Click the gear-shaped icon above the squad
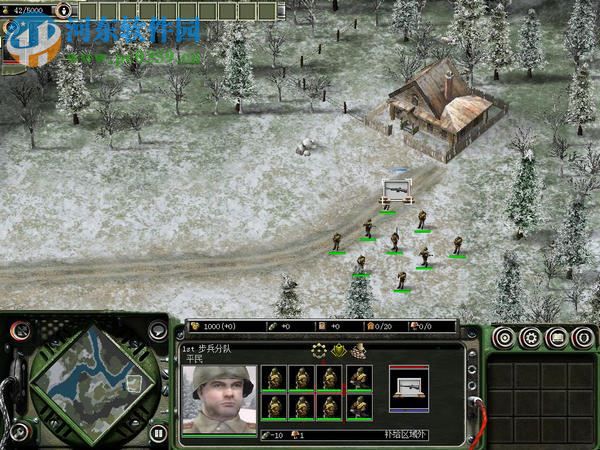The width and height of the screenshot is (600, 450). pyautogui.click(x=319, y=350)
